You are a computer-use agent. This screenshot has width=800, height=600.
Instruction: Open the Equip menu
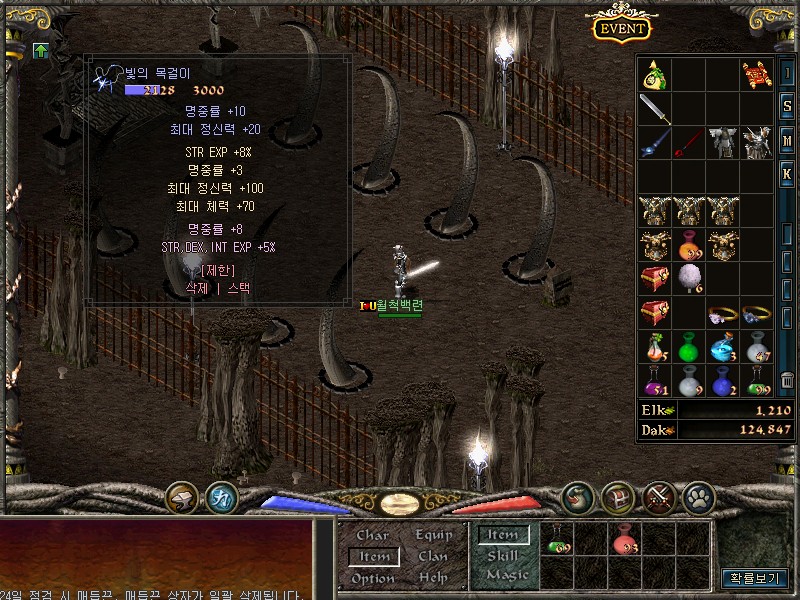pyautogui.click(x=433, y=535)
